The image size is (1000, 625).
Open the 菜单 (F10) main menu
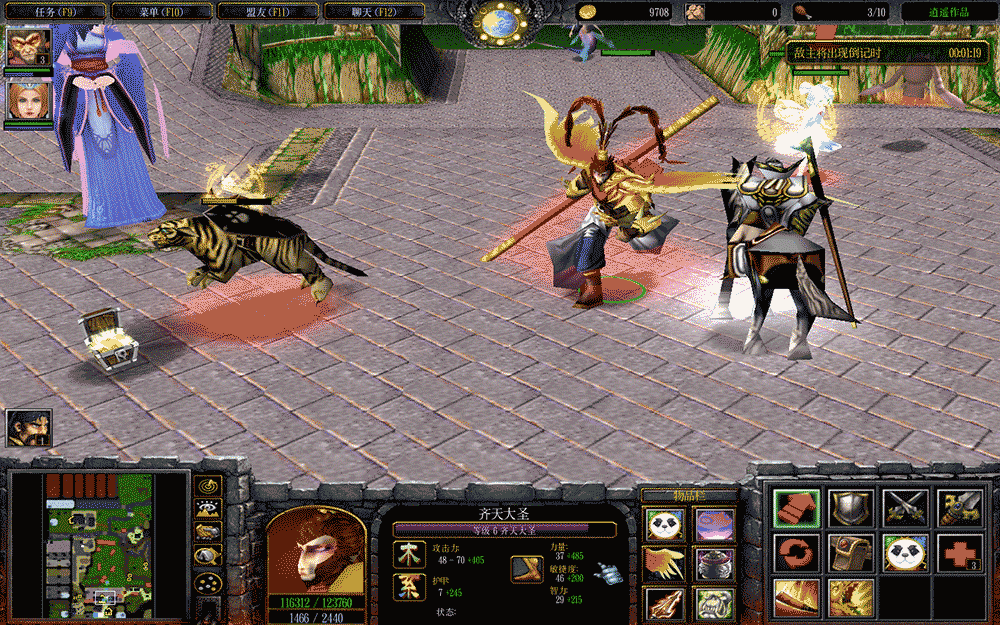[x=161, y=11]
